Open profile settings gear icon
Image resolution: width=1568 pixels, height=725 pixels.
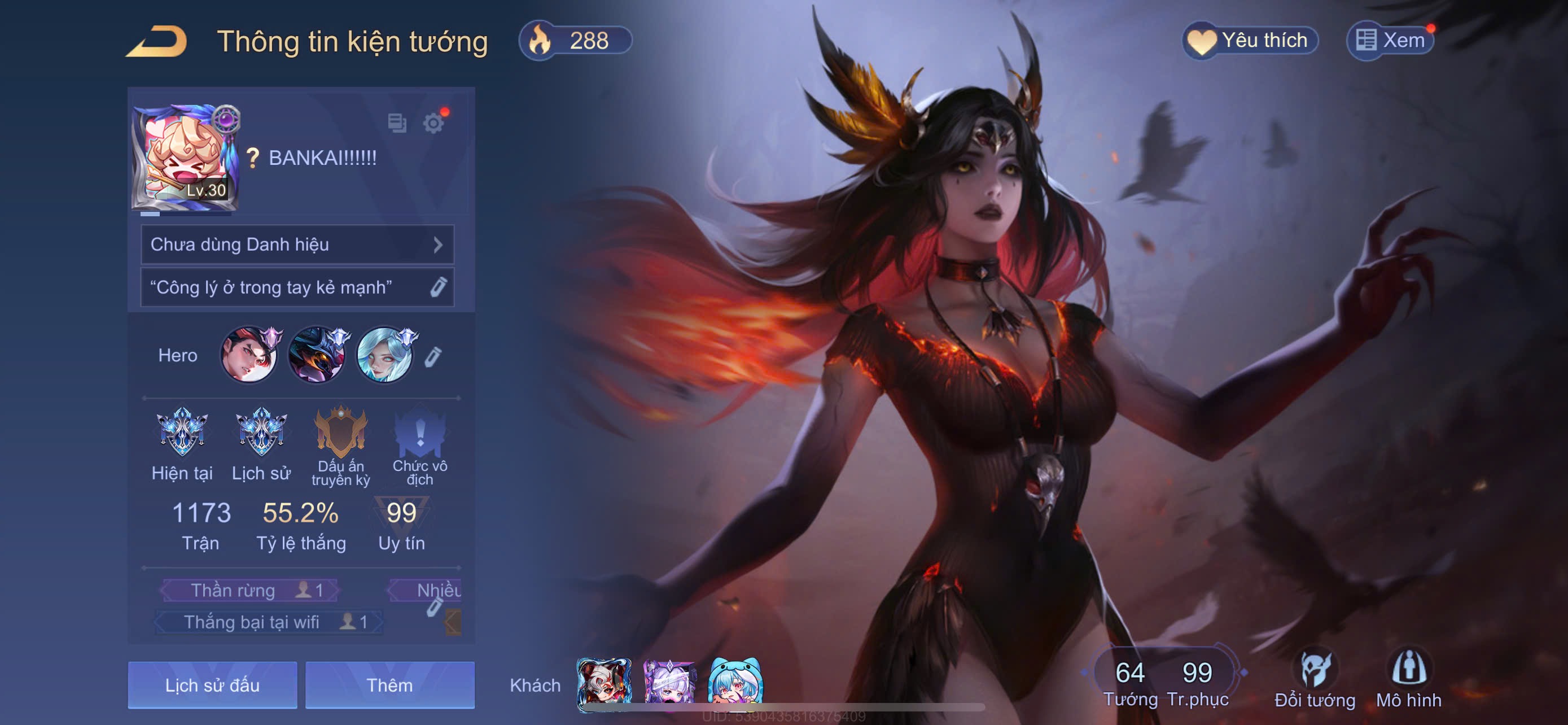[433, 124]
